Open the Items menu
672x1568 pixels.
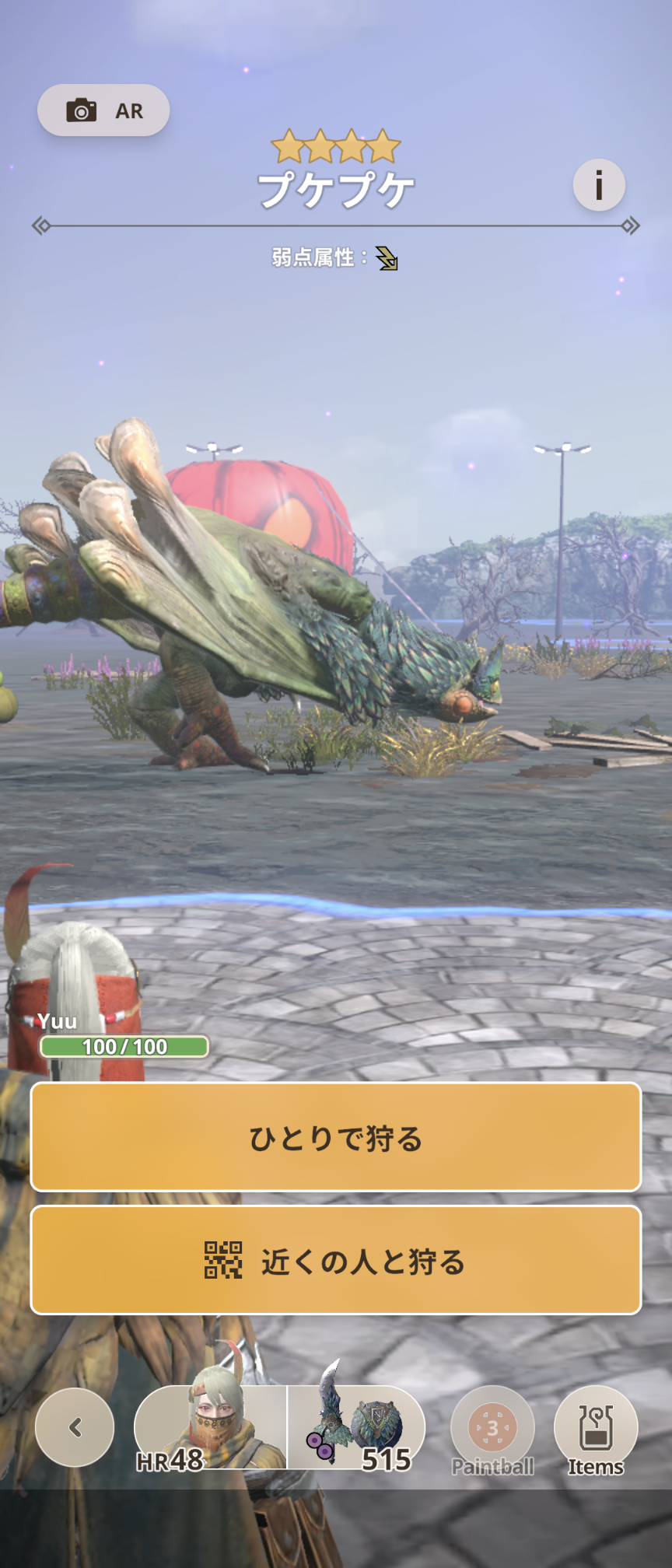pos(596,1430)
